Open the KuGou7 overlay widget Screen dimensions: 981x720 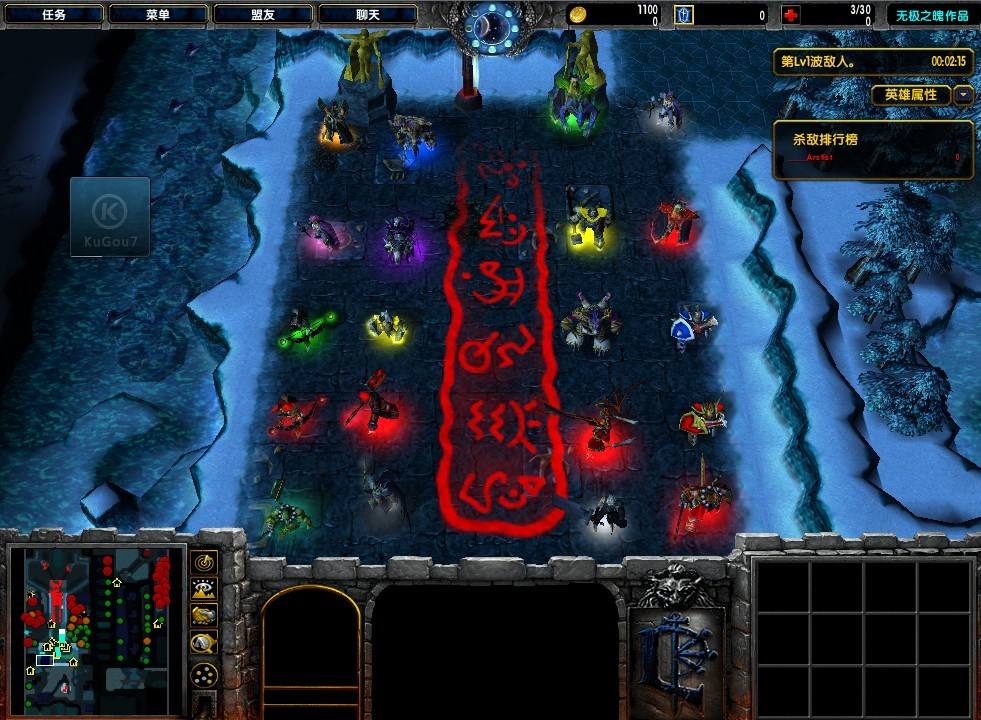coord(110,217)
